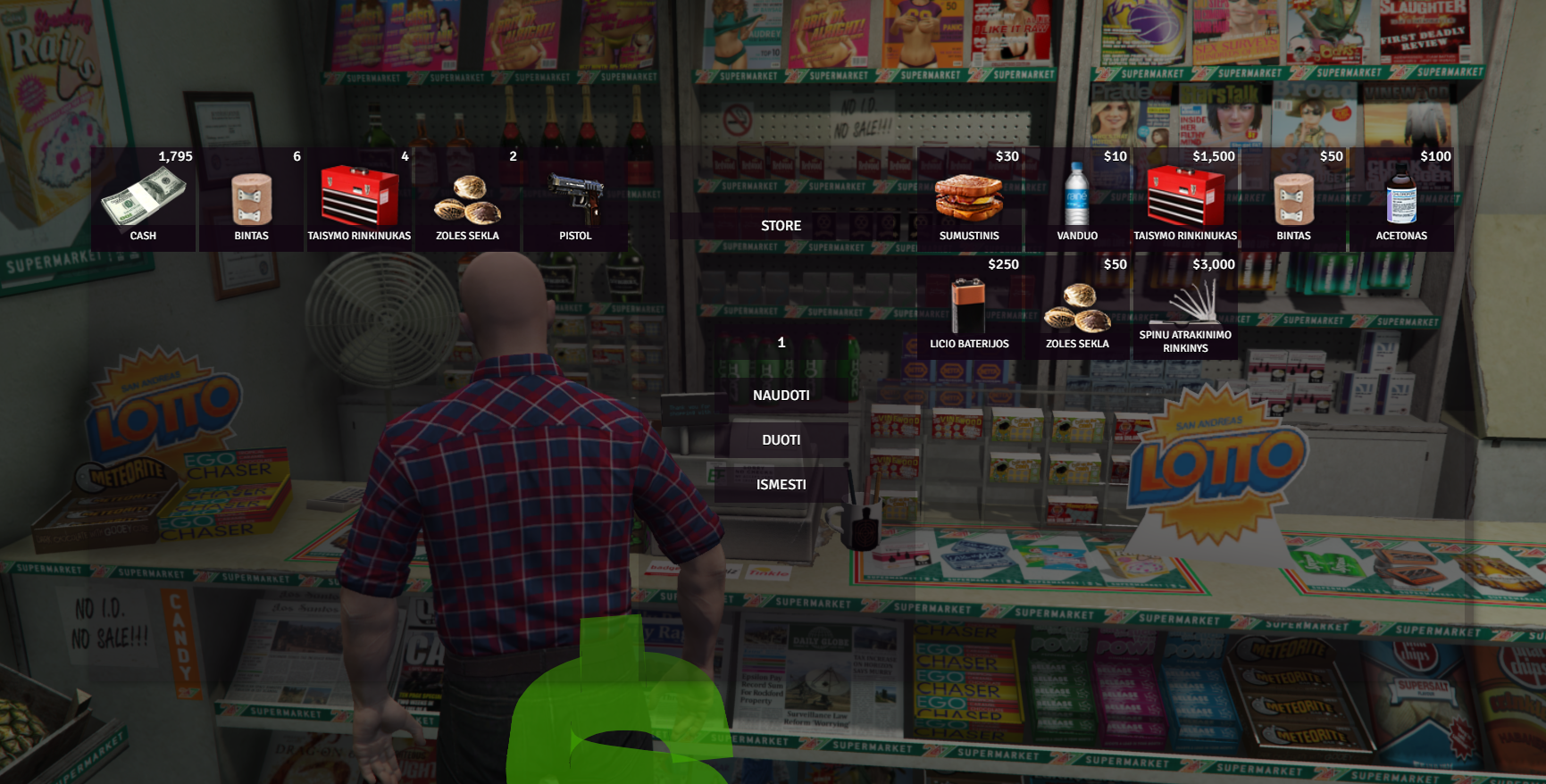This screenshot has height=784, width=1546.
Task: Select the inventory Bintas with quantity 6
Action: pos(251,199)
